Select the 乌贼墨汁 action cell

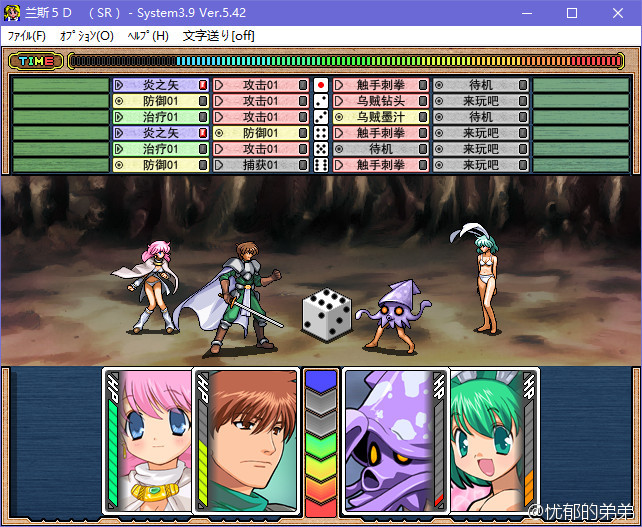pyautogui.click(x=380, y=117)
